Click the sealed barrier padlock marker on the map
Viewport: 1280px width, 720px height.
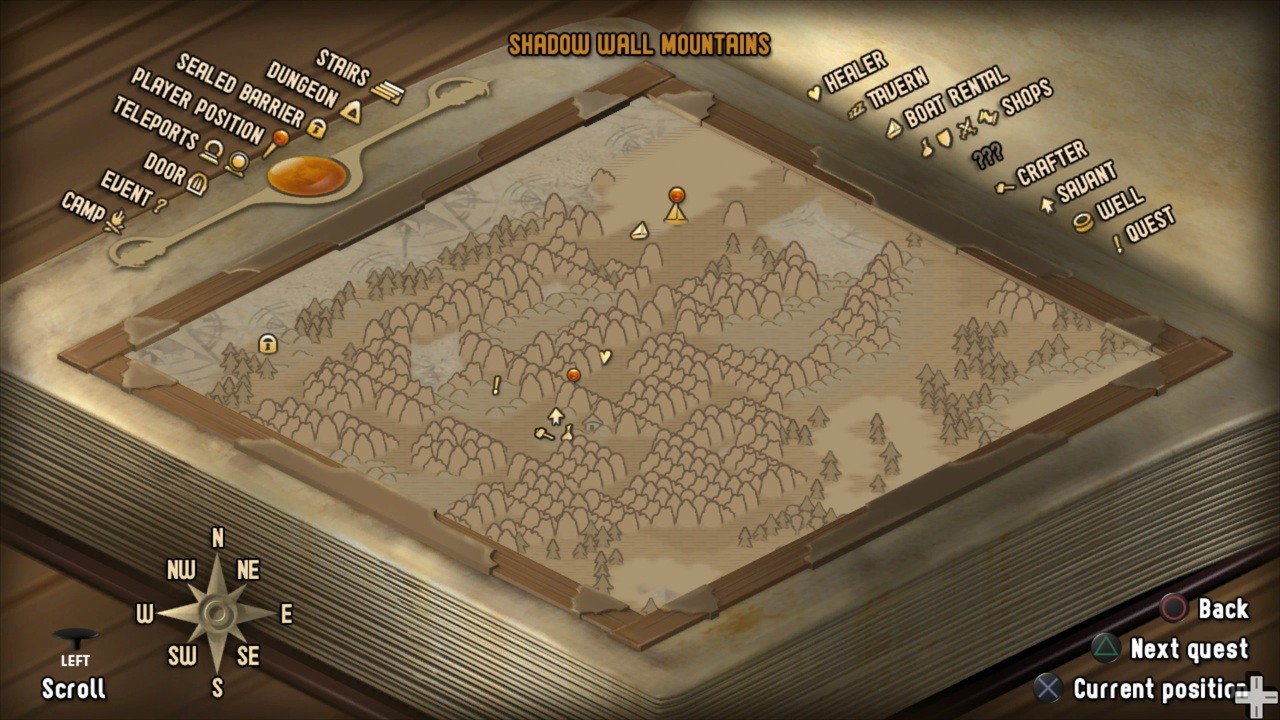(x=268, y=344)
